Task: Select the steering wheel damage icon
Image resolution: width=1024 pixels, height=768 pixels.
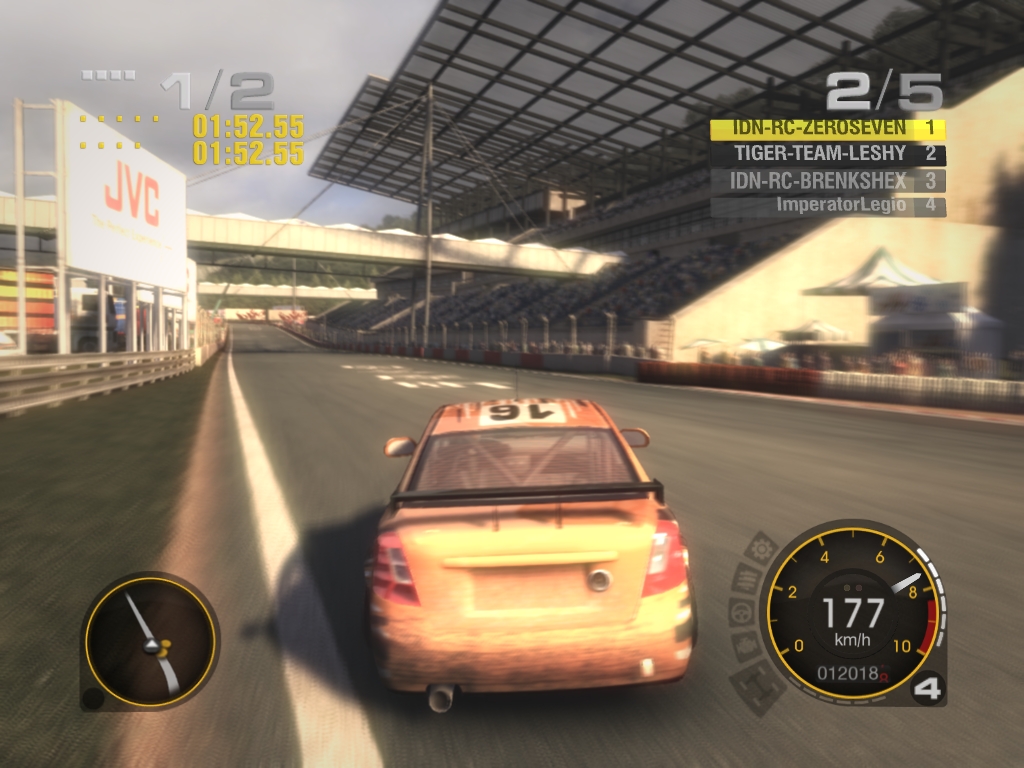Action: click(742, 613)
